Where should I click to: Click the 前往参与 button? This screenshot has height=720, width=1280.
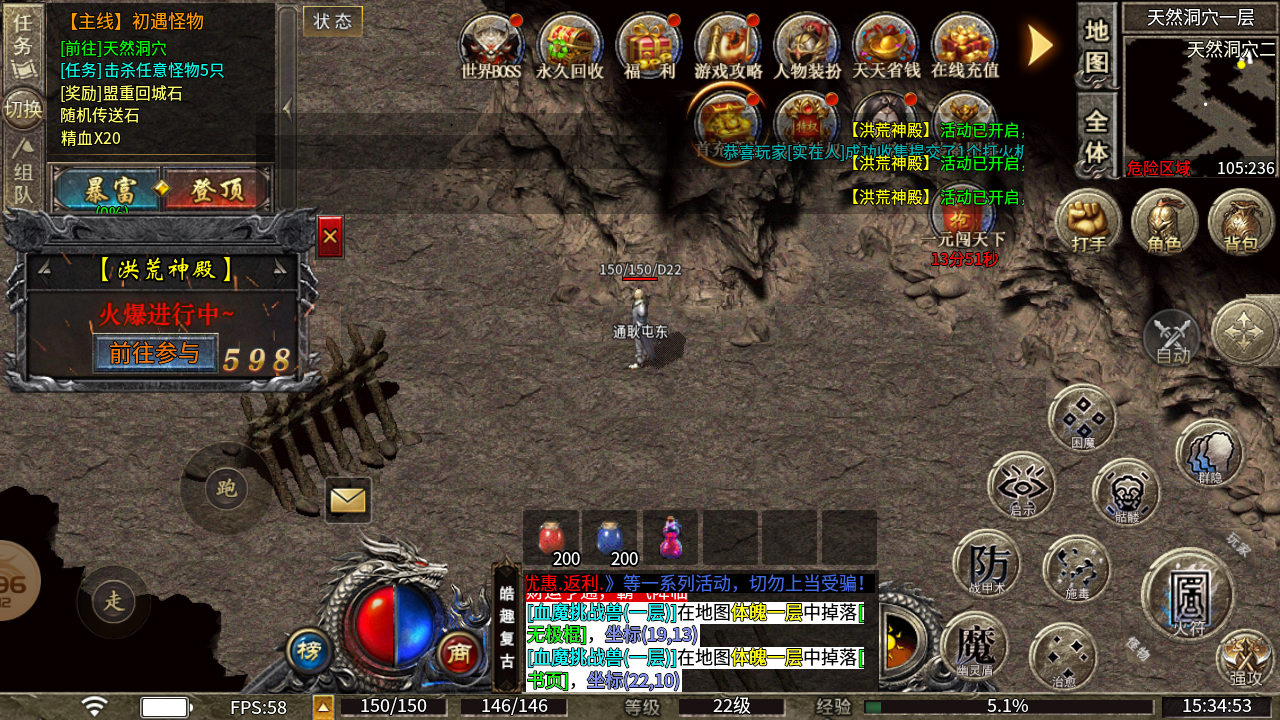155,353
